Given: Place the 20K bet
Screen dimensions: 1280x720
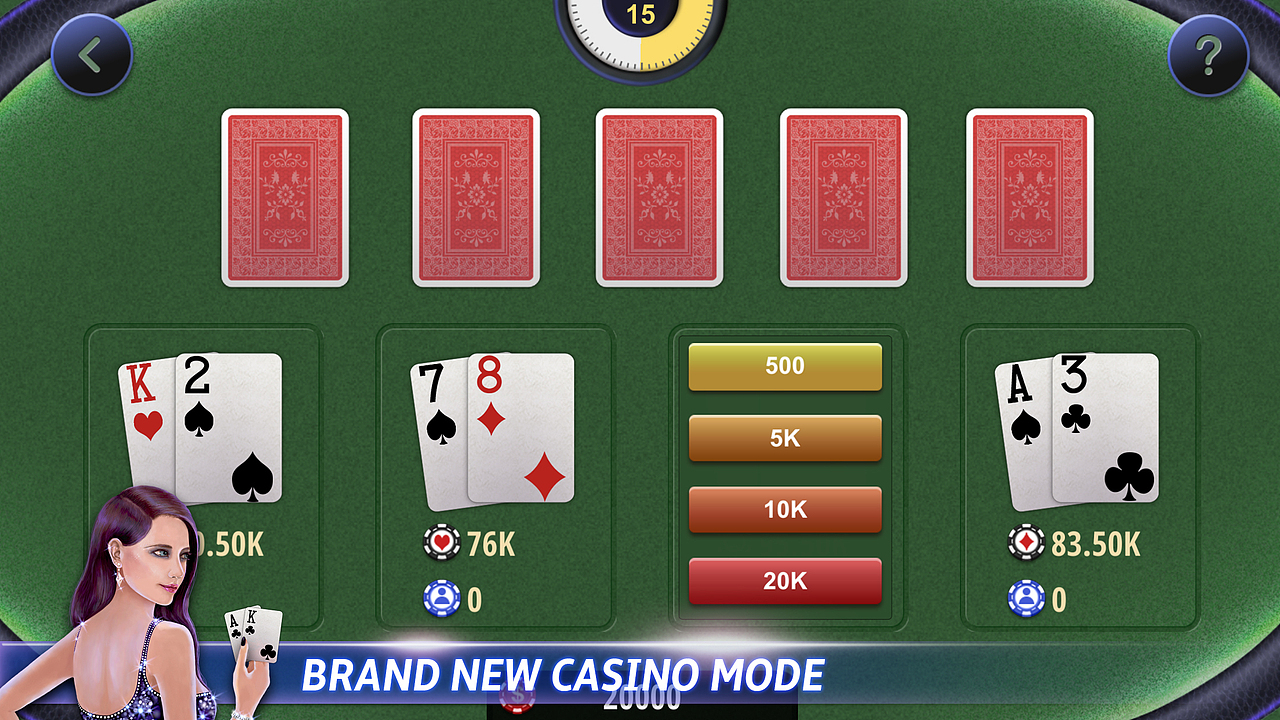Looking at the screenshot, I should pos(784,582).
